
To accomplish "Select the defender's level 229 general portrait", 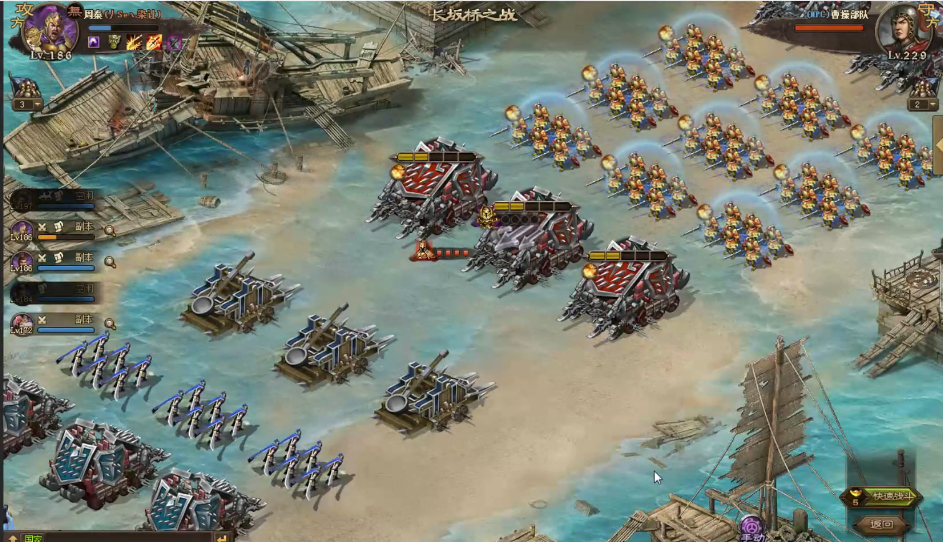I will [899, 32].
